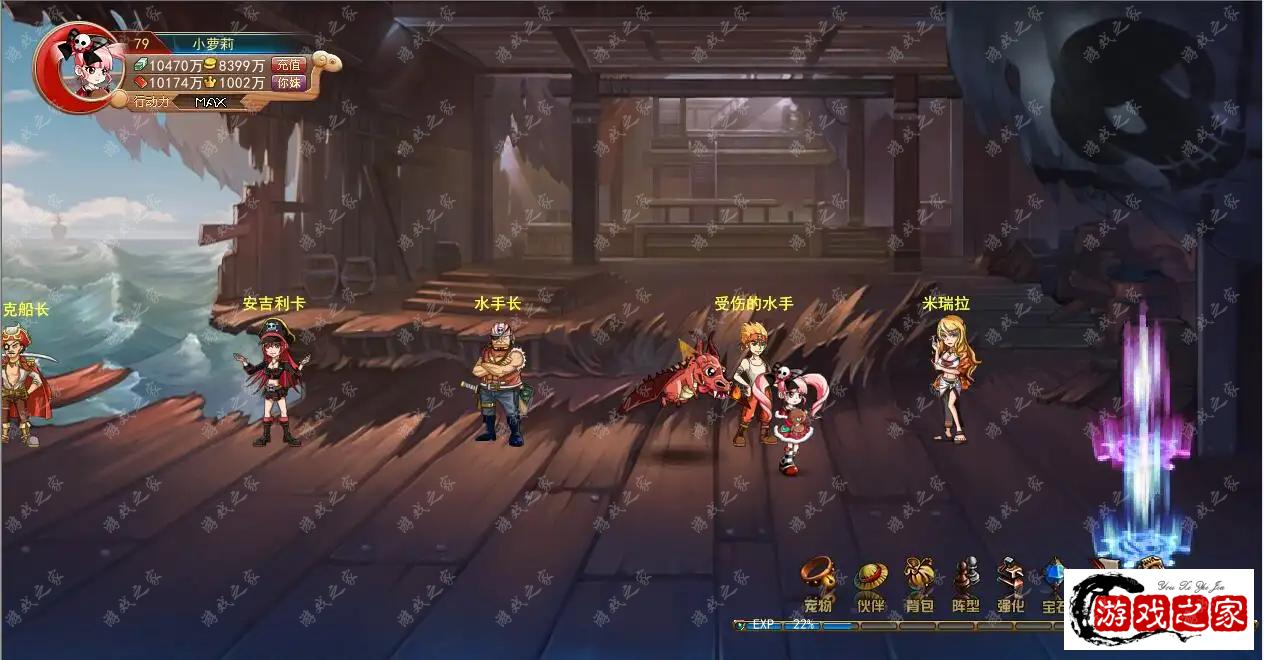Open the 伙伴 partner menu
This screenshot has height=660, width=1264.
click(x=870, y=586)
